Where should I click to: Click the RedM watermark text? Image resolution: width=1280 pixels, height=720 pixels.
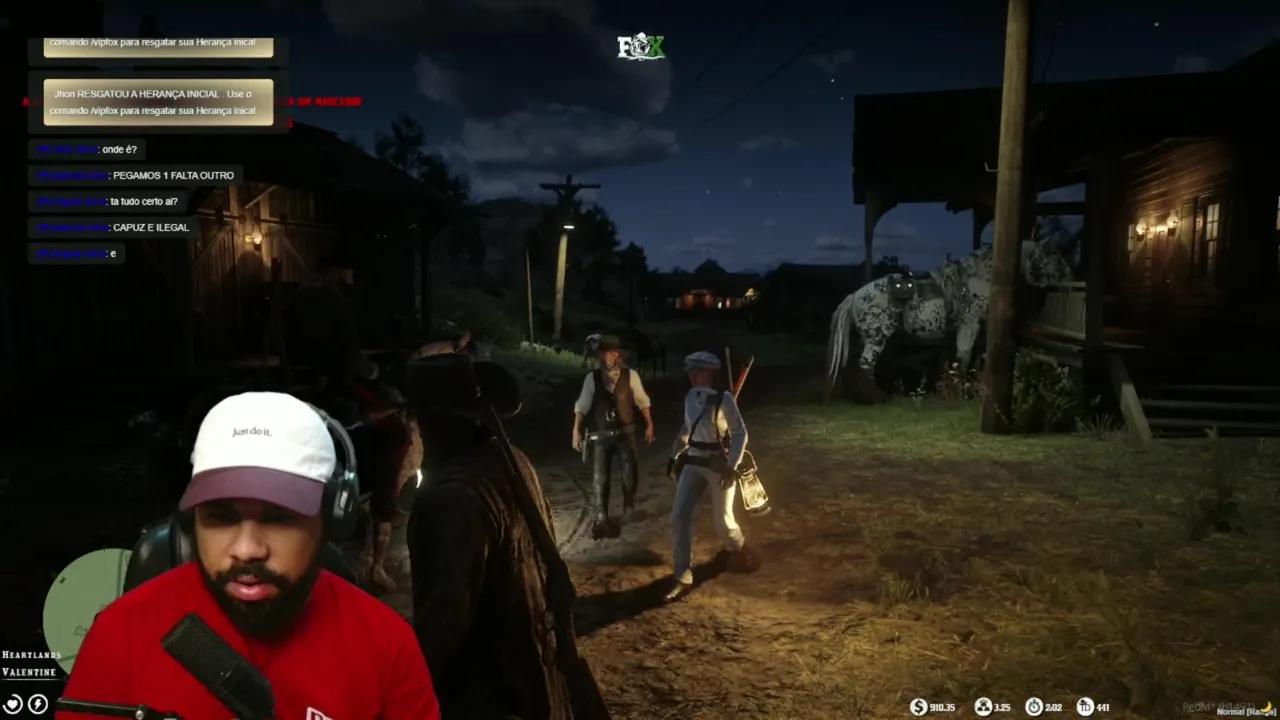click(1197, 704)
